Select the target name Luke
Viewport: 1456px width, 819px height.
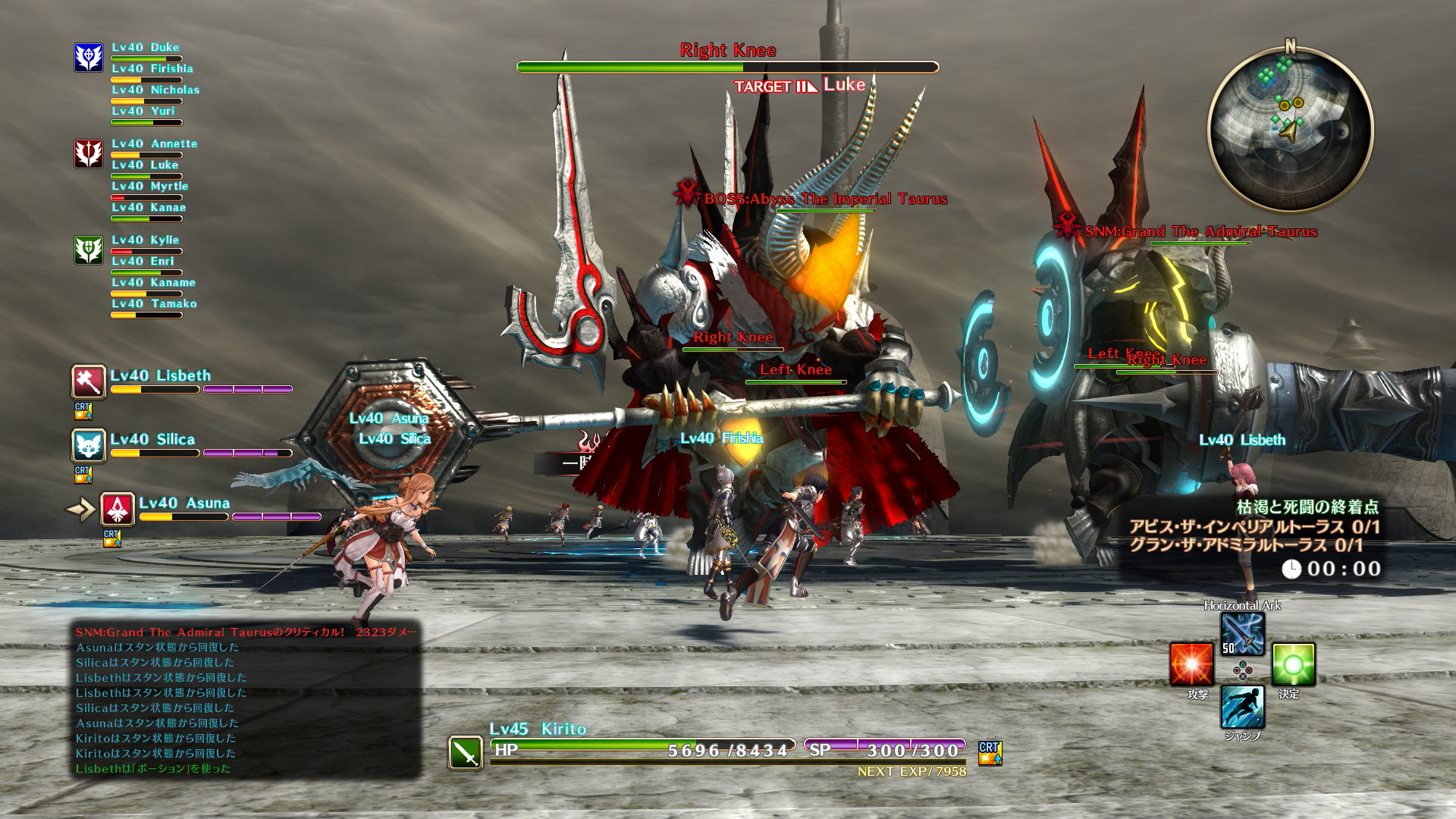pos(844,86)
